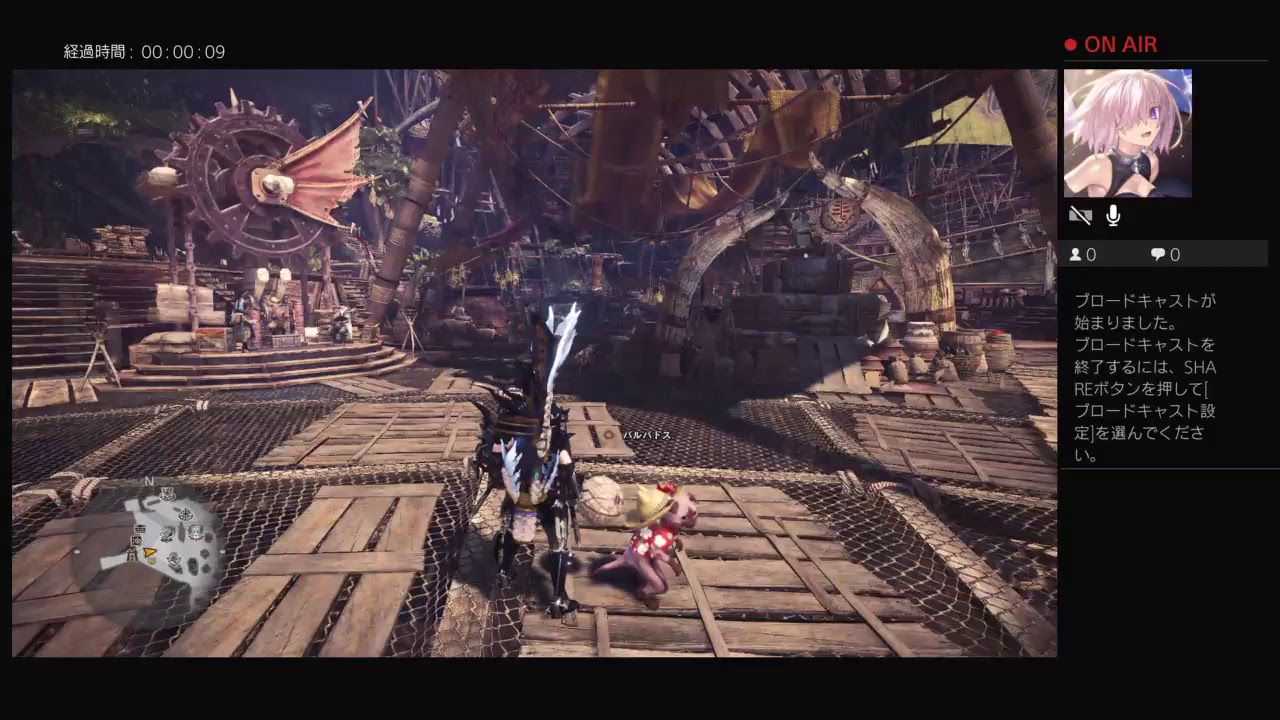Click the red ON AIR indicator
The width and height of the screenshot is (1280, 720).
pyautogui.click(x=1111, y=44)
